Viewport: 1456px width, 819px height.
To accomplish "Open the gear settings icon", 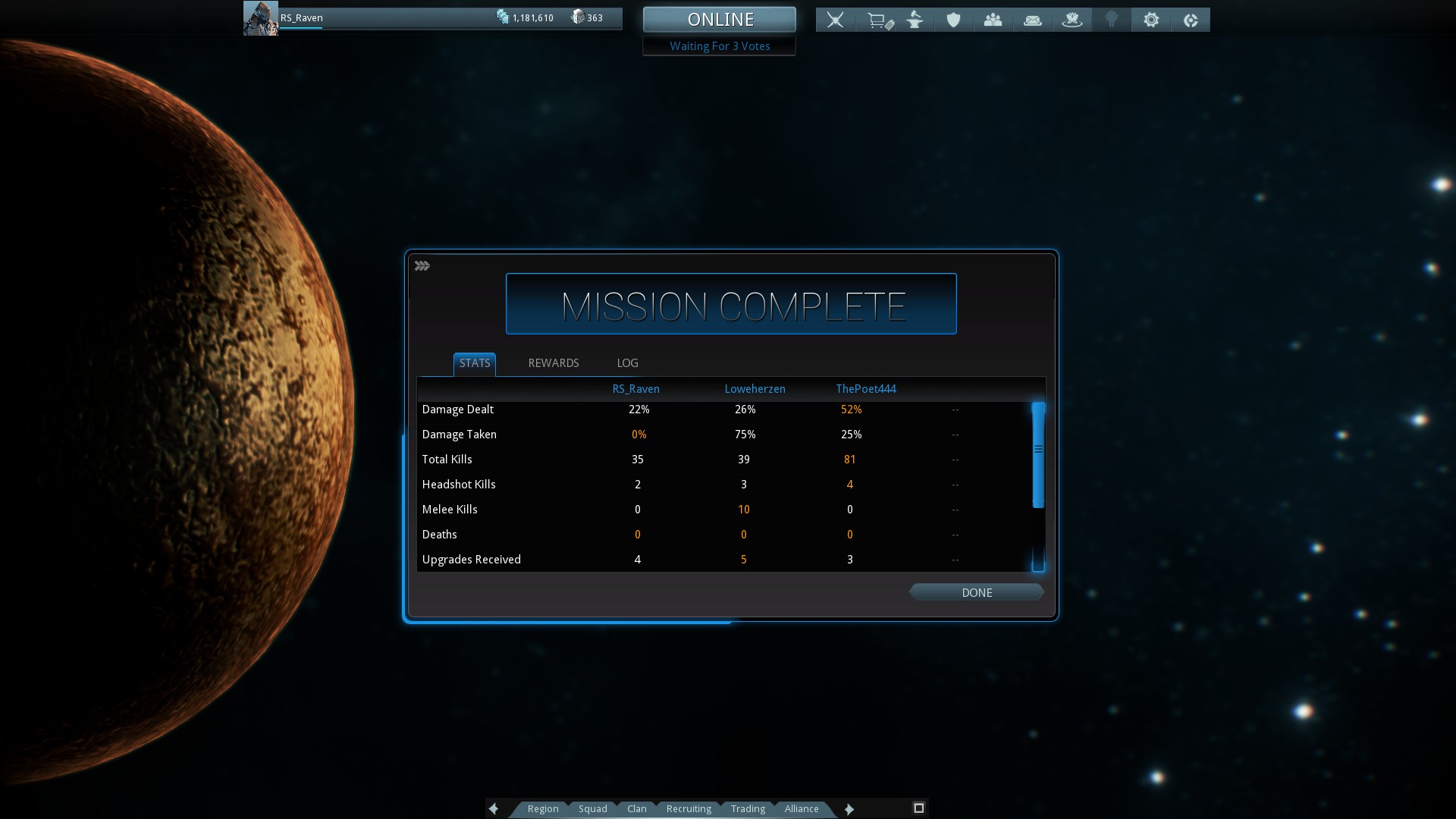I will [x=1151, y=20].
